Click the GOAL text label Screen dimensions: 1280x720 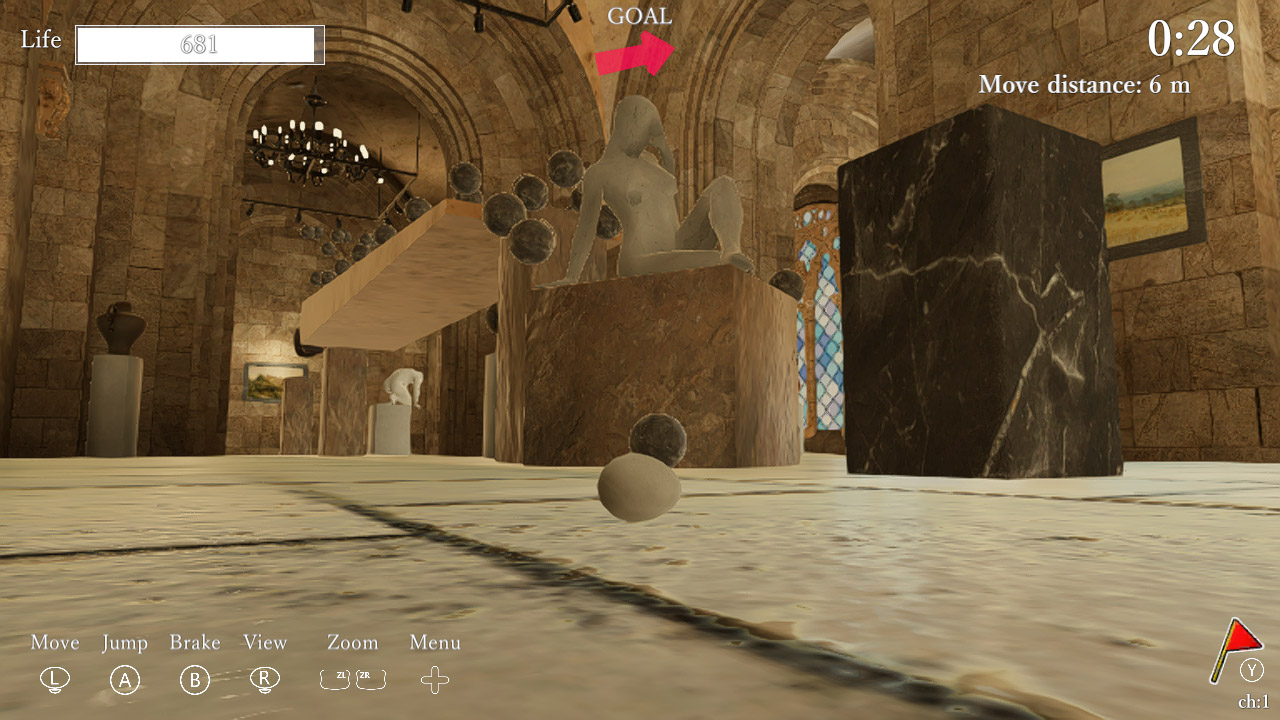[x=641, y=15]
